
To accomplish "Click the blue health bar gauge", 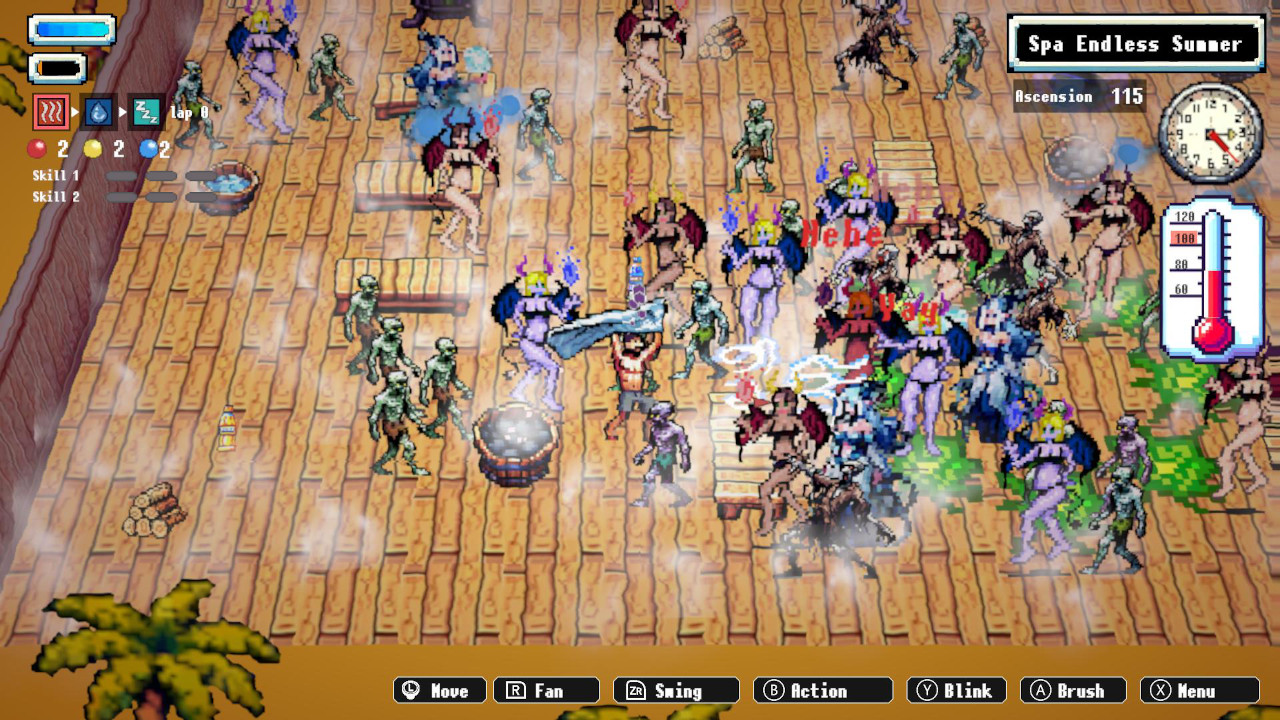I will click(x=70, y=29).
